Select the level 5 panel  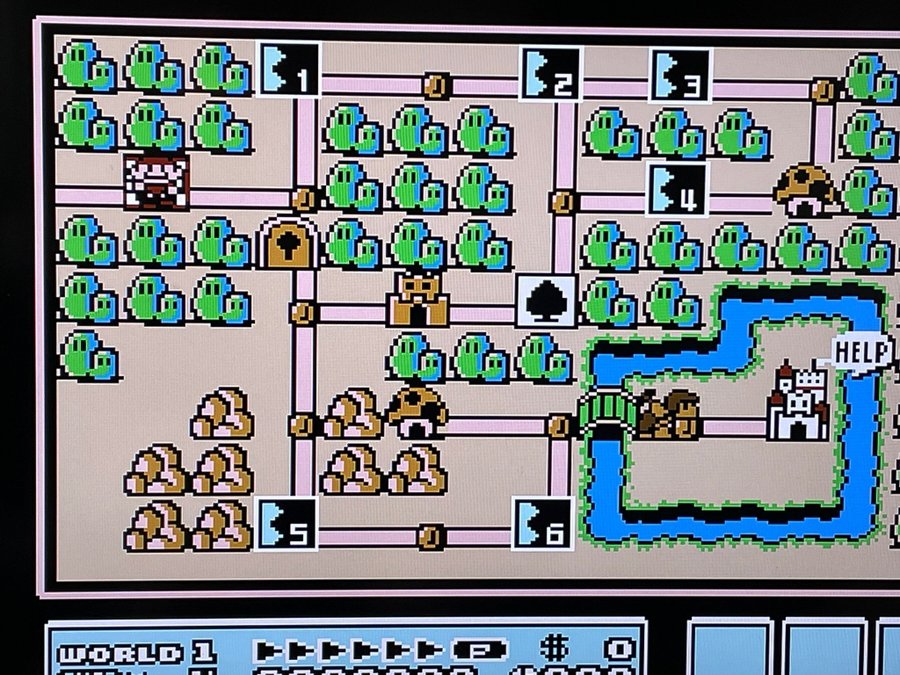point(287,524)
